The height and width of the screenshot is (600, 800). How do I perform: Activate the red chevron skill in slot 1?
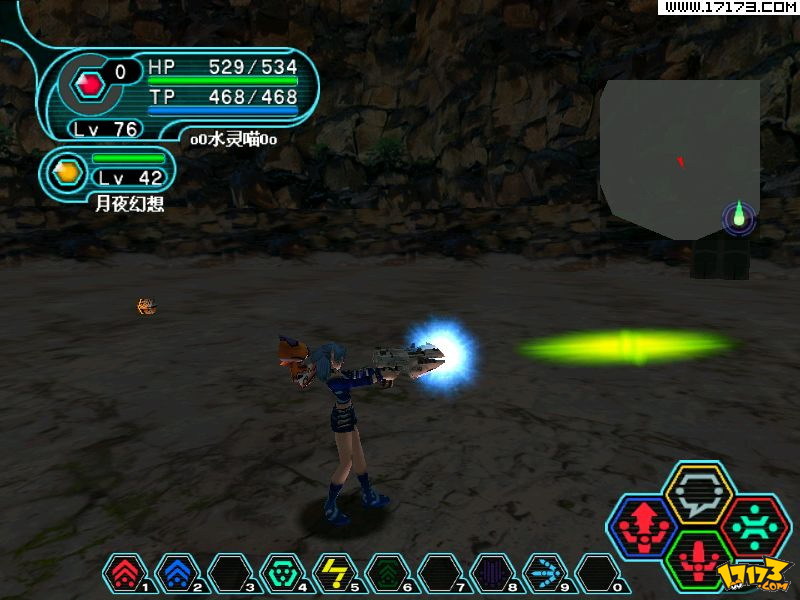pos(123,574)
